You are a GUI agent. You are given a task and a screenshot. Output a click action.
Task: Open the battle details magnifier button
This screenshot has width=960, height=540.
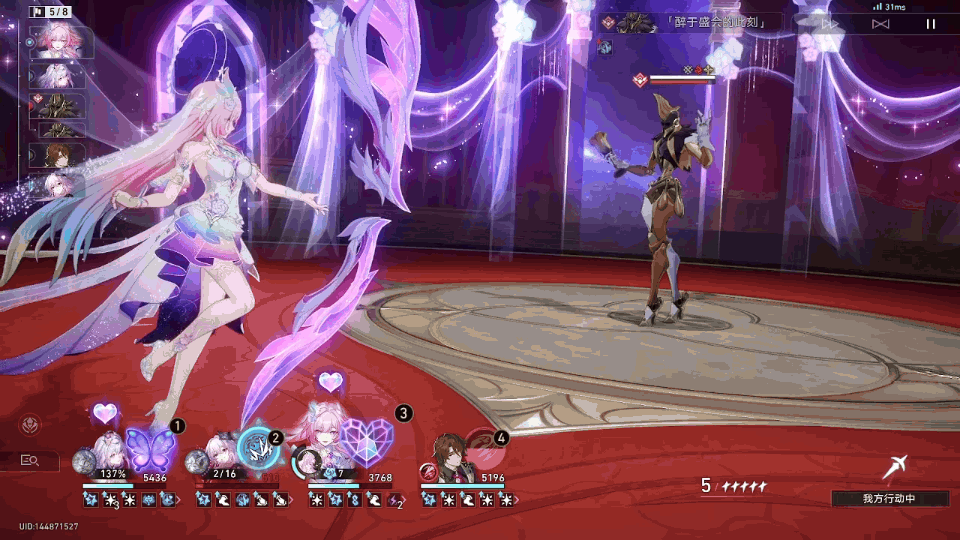click(30, 460)
